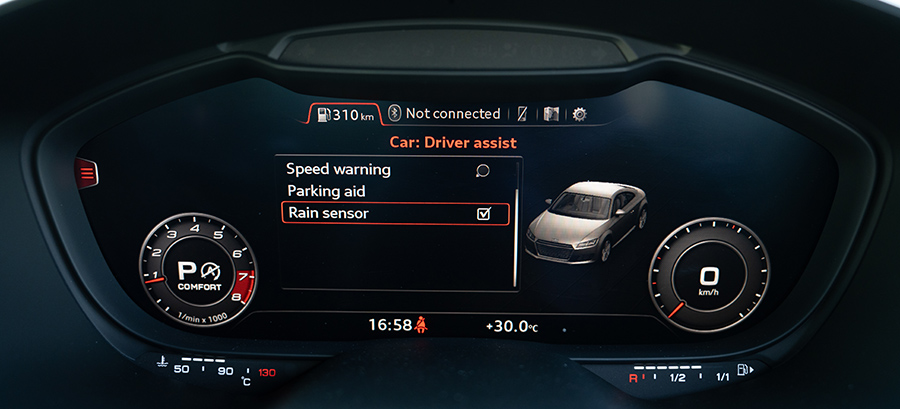This screenshot has height=409, width=900.
Task: Click the red menu icon on left edge
Action: [x=88, y=174]
